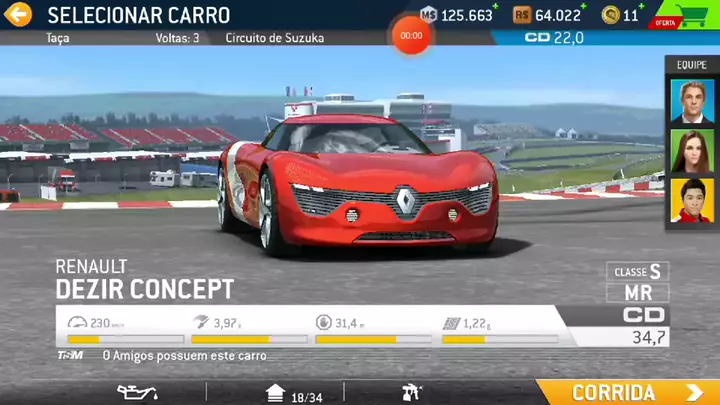The height and width of the screenshot is (405, 720).
Task: Tap the orange 00:00 recording timer
Action: [x=411, y=35]
